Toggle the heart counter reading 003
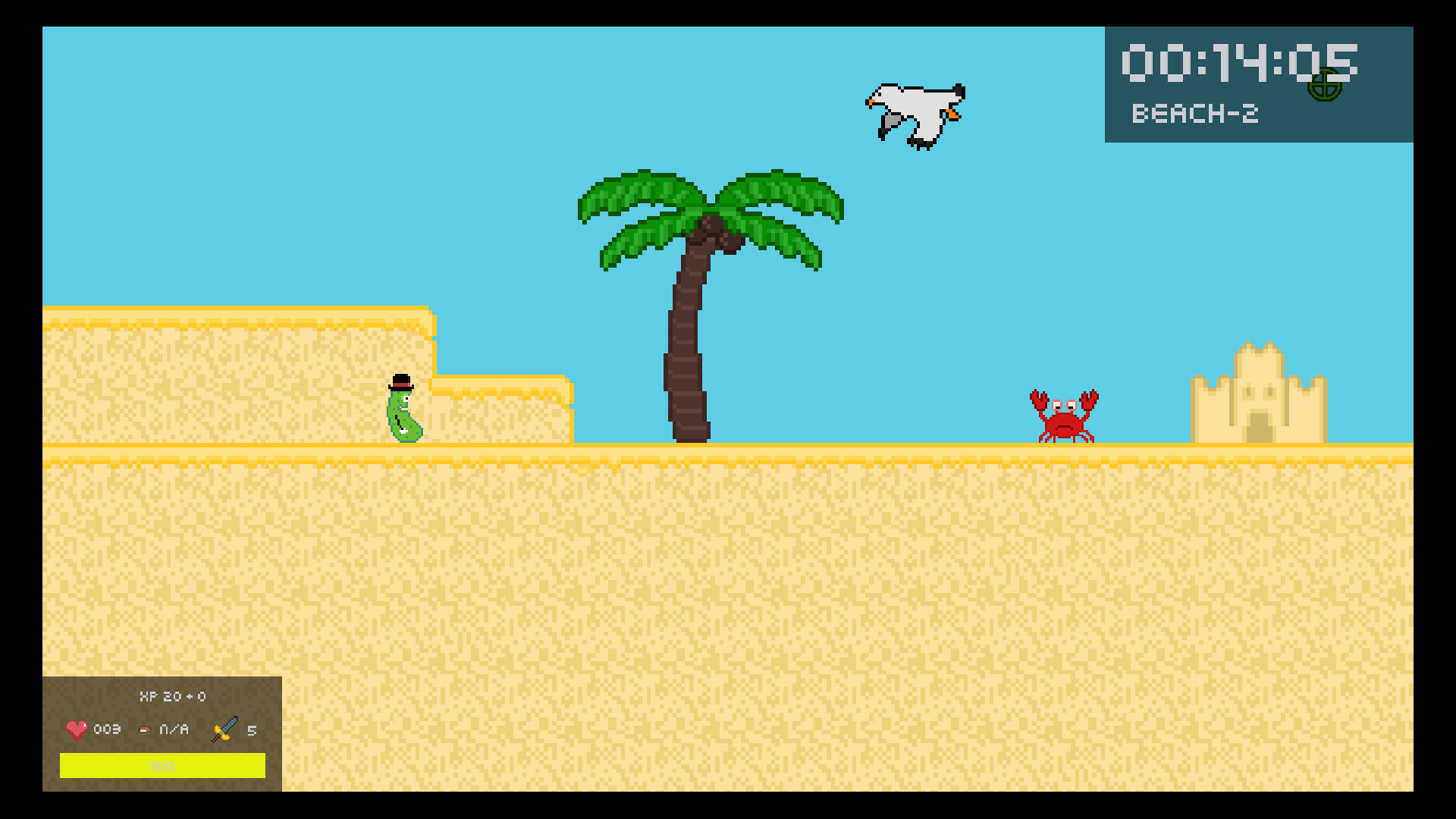Screen dimensions: 1456x819 pyautogui.click(x=106, y=730)
